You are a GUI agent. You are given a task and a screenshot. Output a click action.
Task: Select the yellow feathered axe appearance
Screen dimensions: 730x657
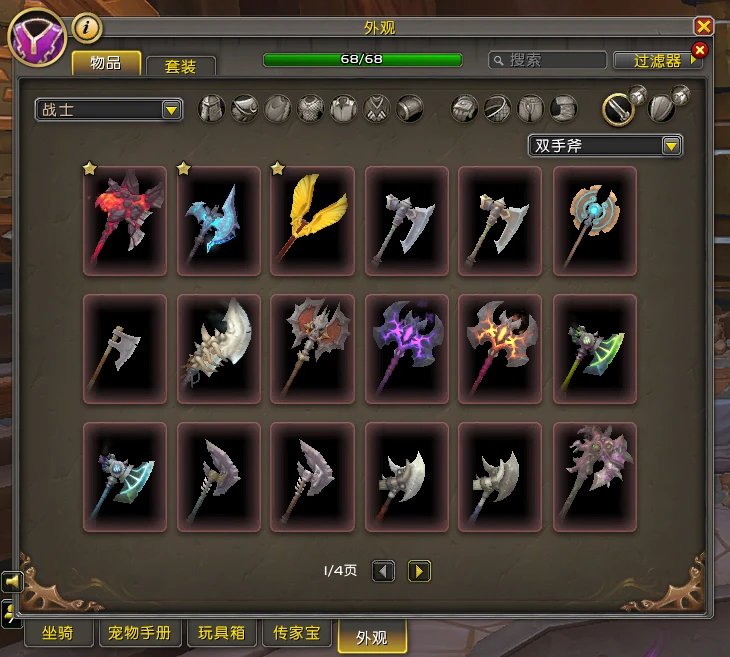pyautogui.click(x=313, y=220)
